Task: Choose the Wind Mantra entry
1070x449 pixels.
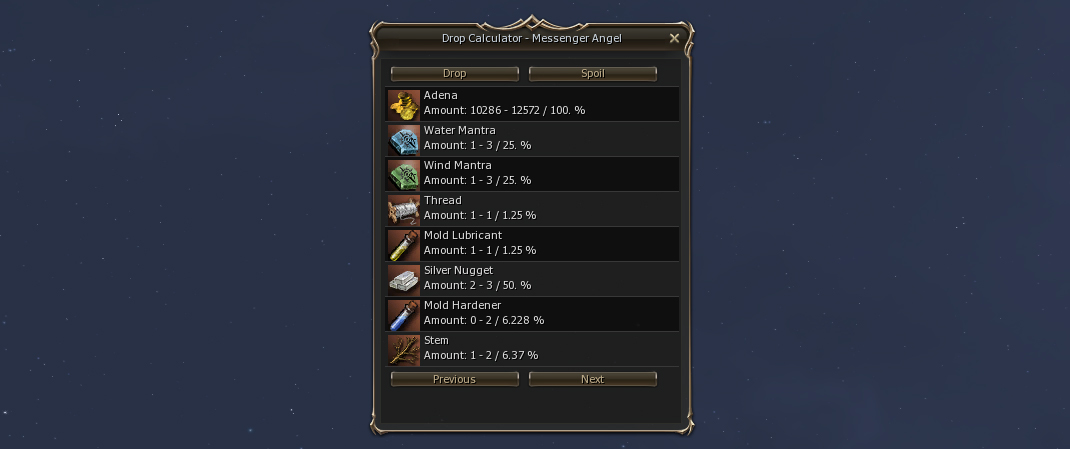Action: pos(533,173)
